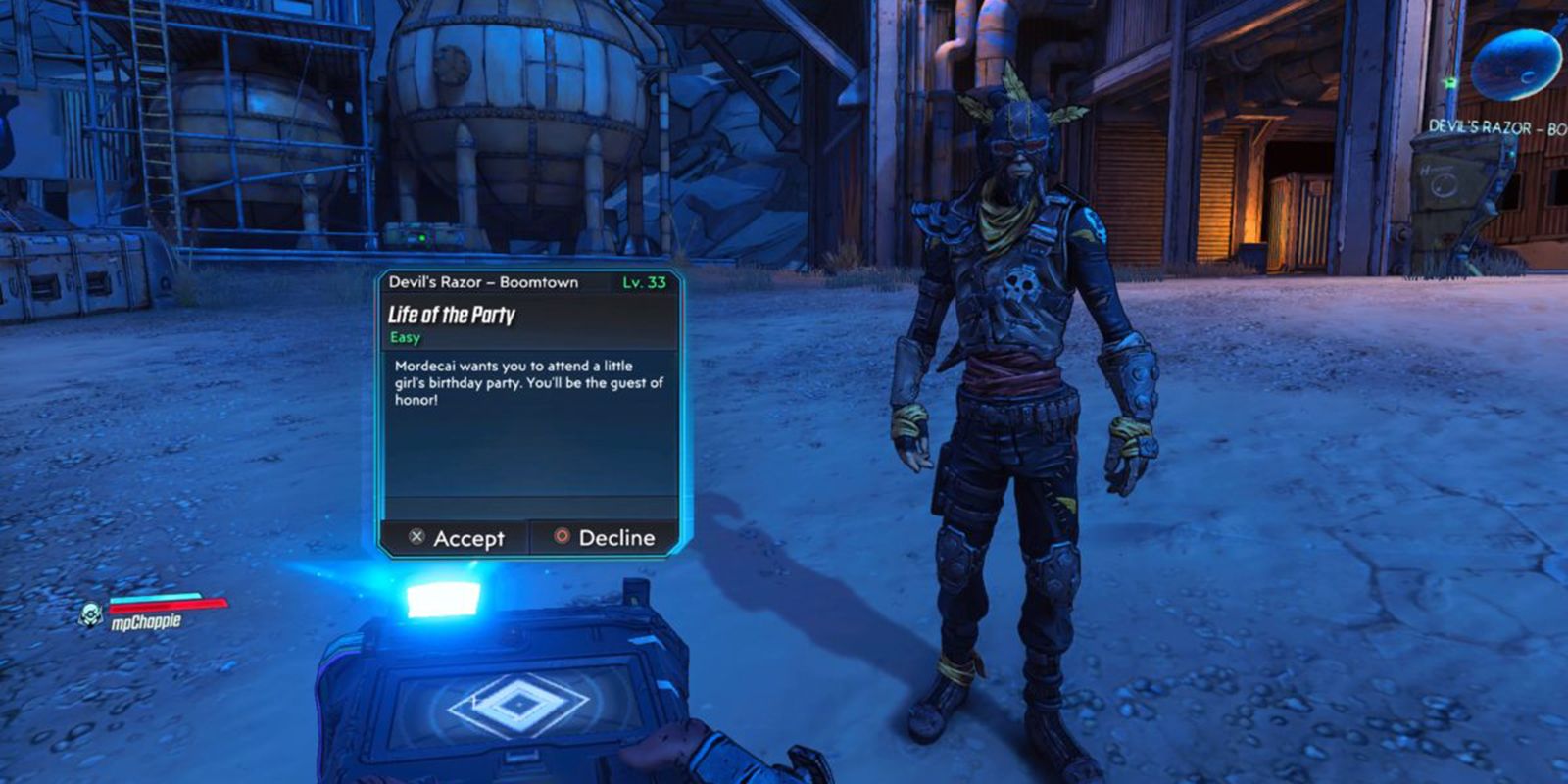Accept the Life of the Party mission
This screenshot has height=784, width=1568.
461,538
